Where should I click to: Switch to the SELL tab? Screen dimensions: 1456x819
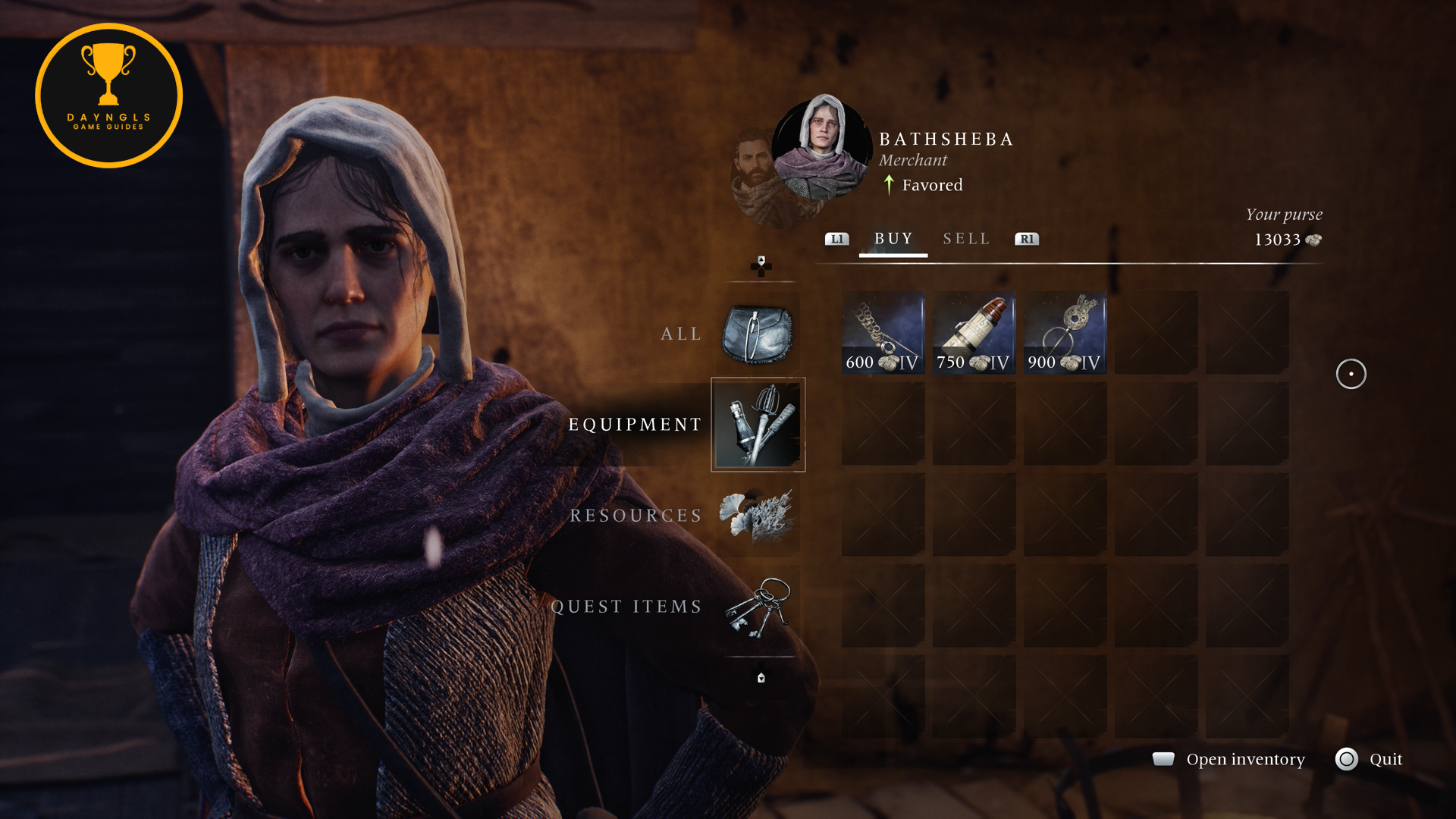point(966,239)
